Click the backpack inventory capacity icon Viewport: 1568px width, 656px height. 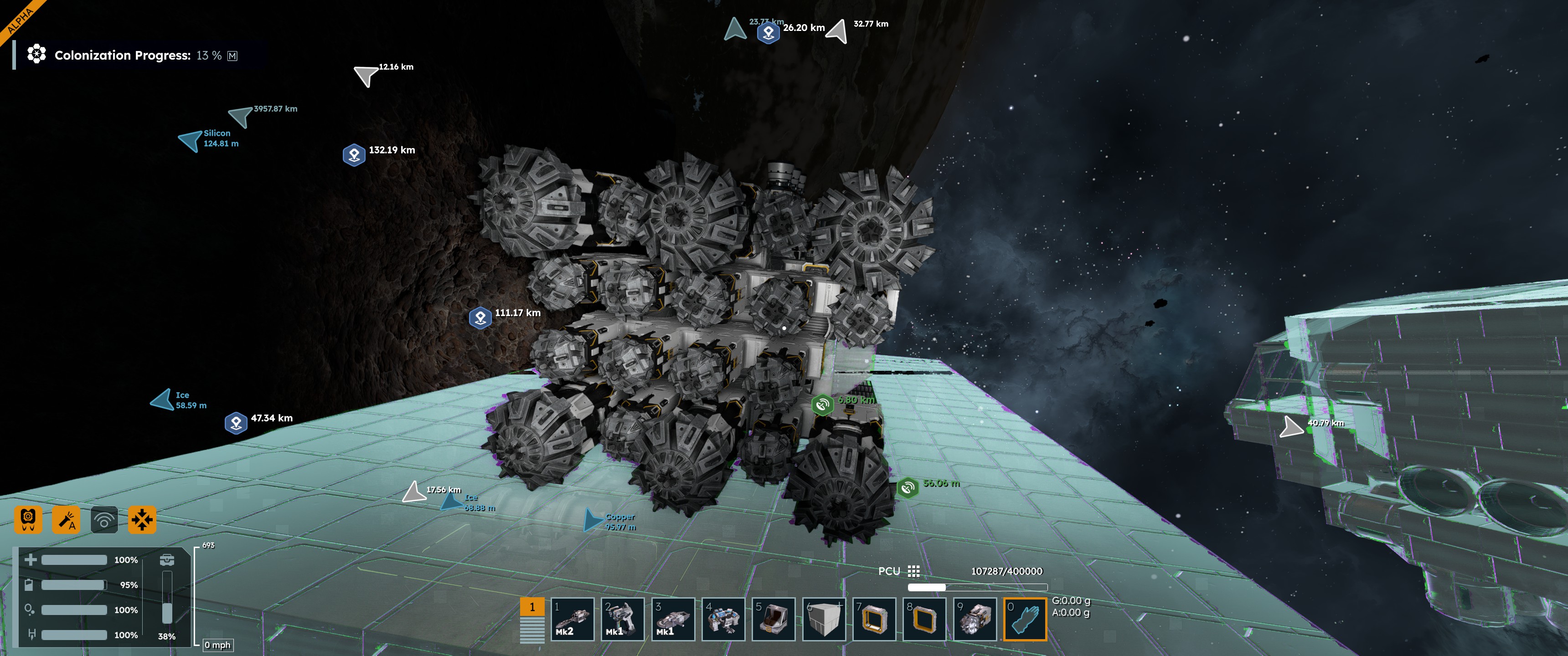click(x=167, y=560)
